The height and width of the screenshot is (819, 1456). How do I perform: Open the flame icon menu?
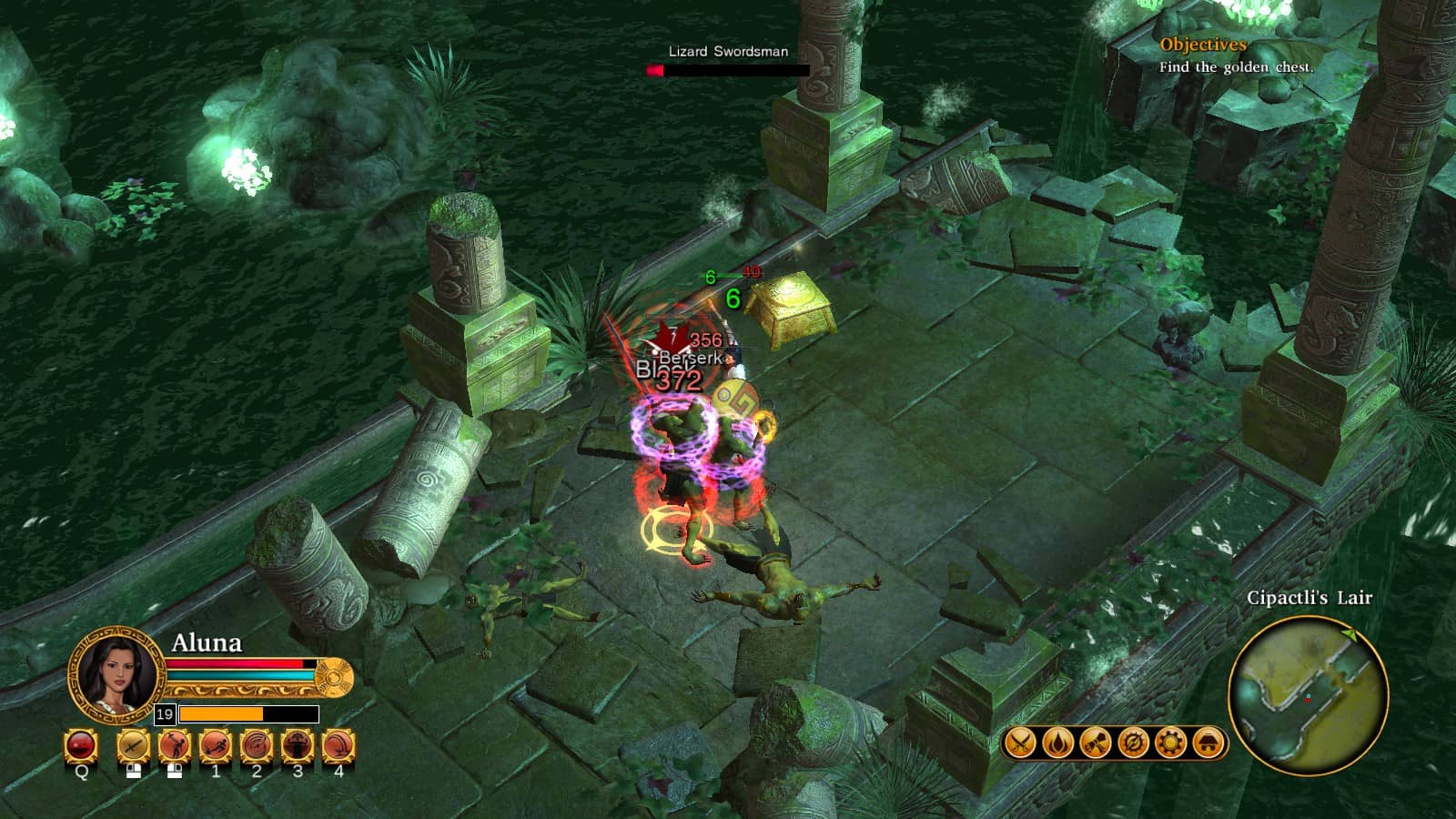pyautogui.click(x=1057, y=743)
